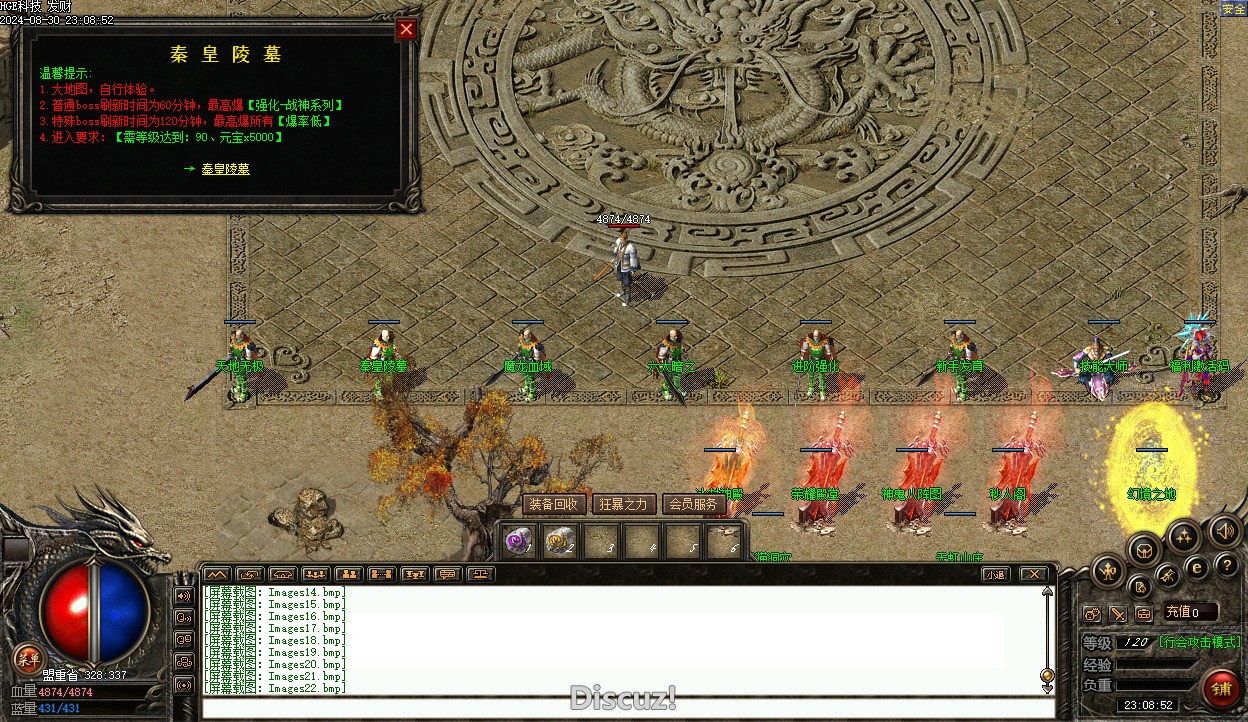This screenshot has height=722, width=1248.
Task: Click the 充值 recharge field
Action: coord(1190,612)
